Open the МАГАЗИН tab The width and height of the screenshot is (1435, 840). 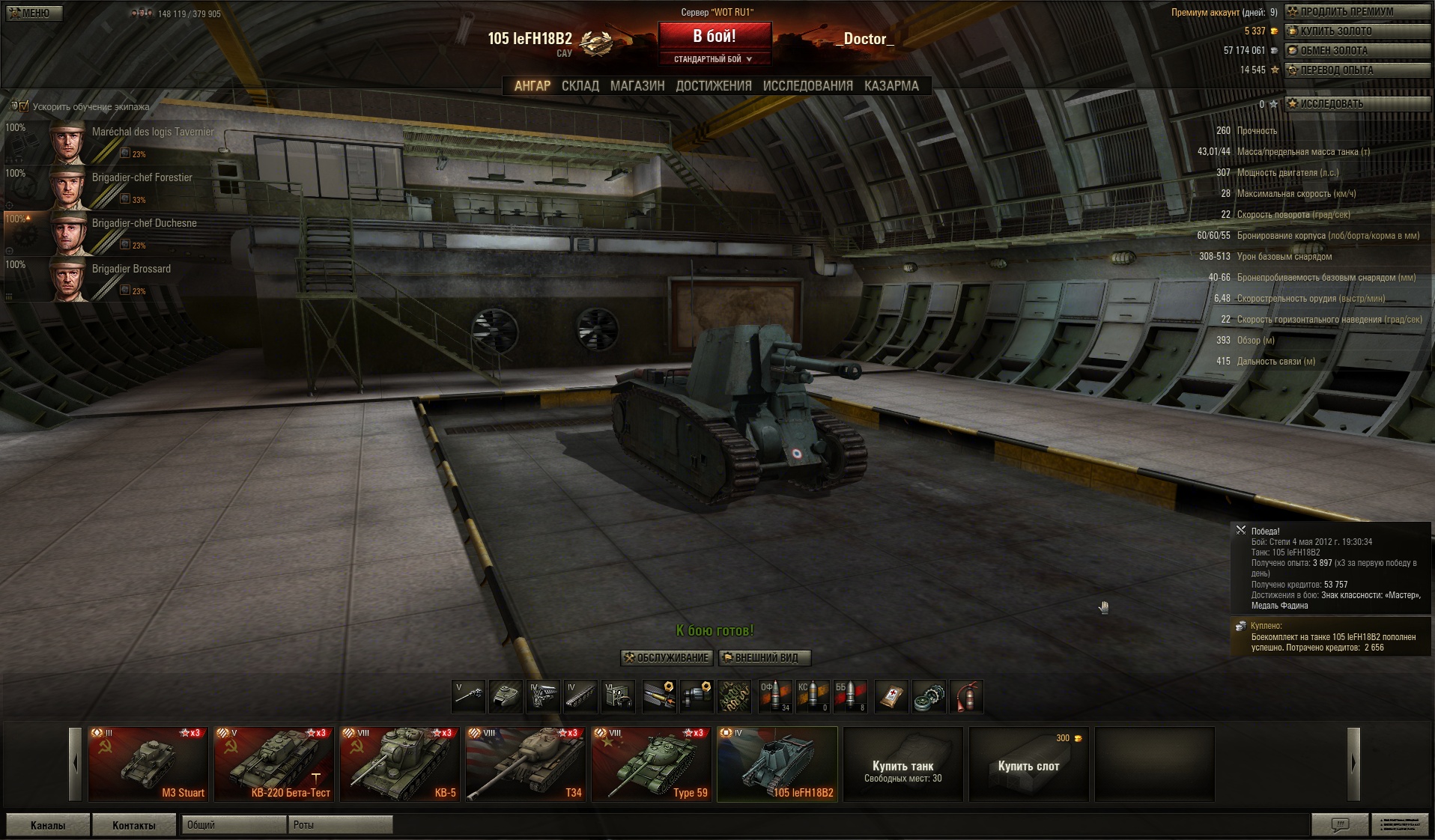click(x=637, y=86)
